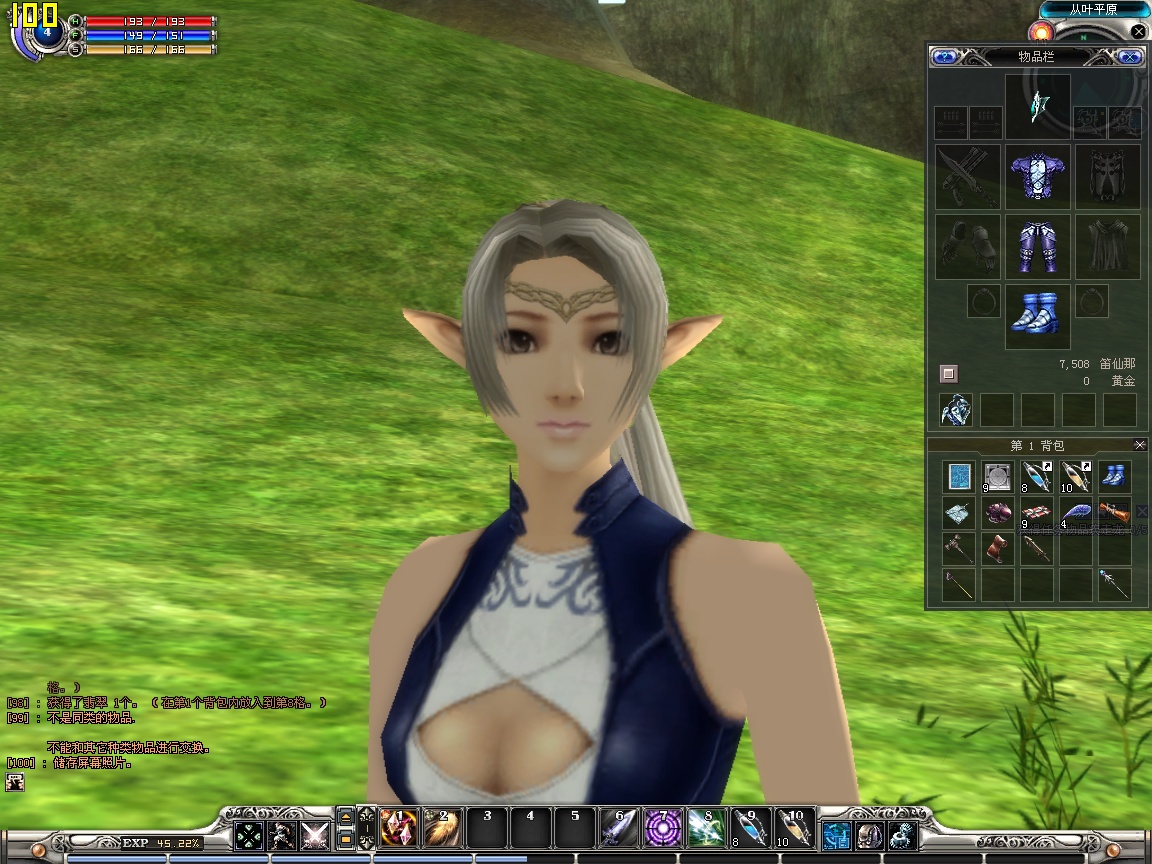
Task: Pick the blue boots in the backpack
Action: pyautogui.click(x=1113, y=476)
